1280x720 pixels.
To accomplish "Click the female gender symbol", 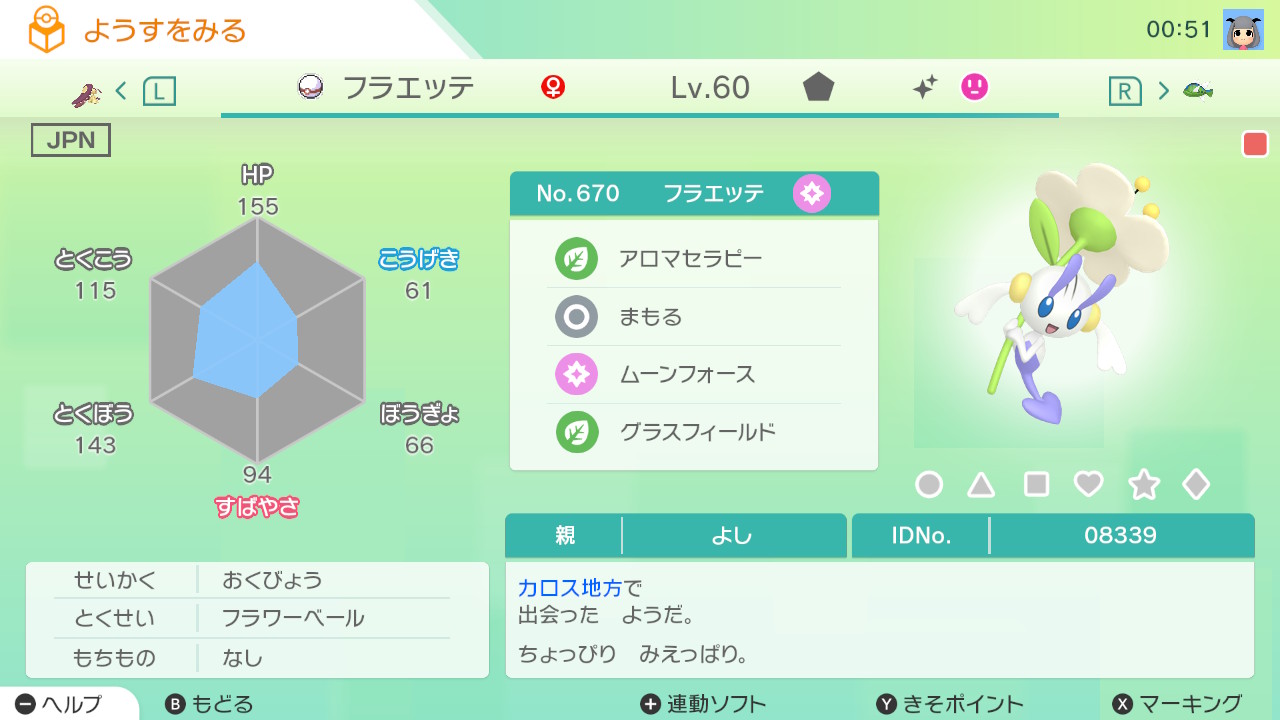I will [x=553, y=88].
